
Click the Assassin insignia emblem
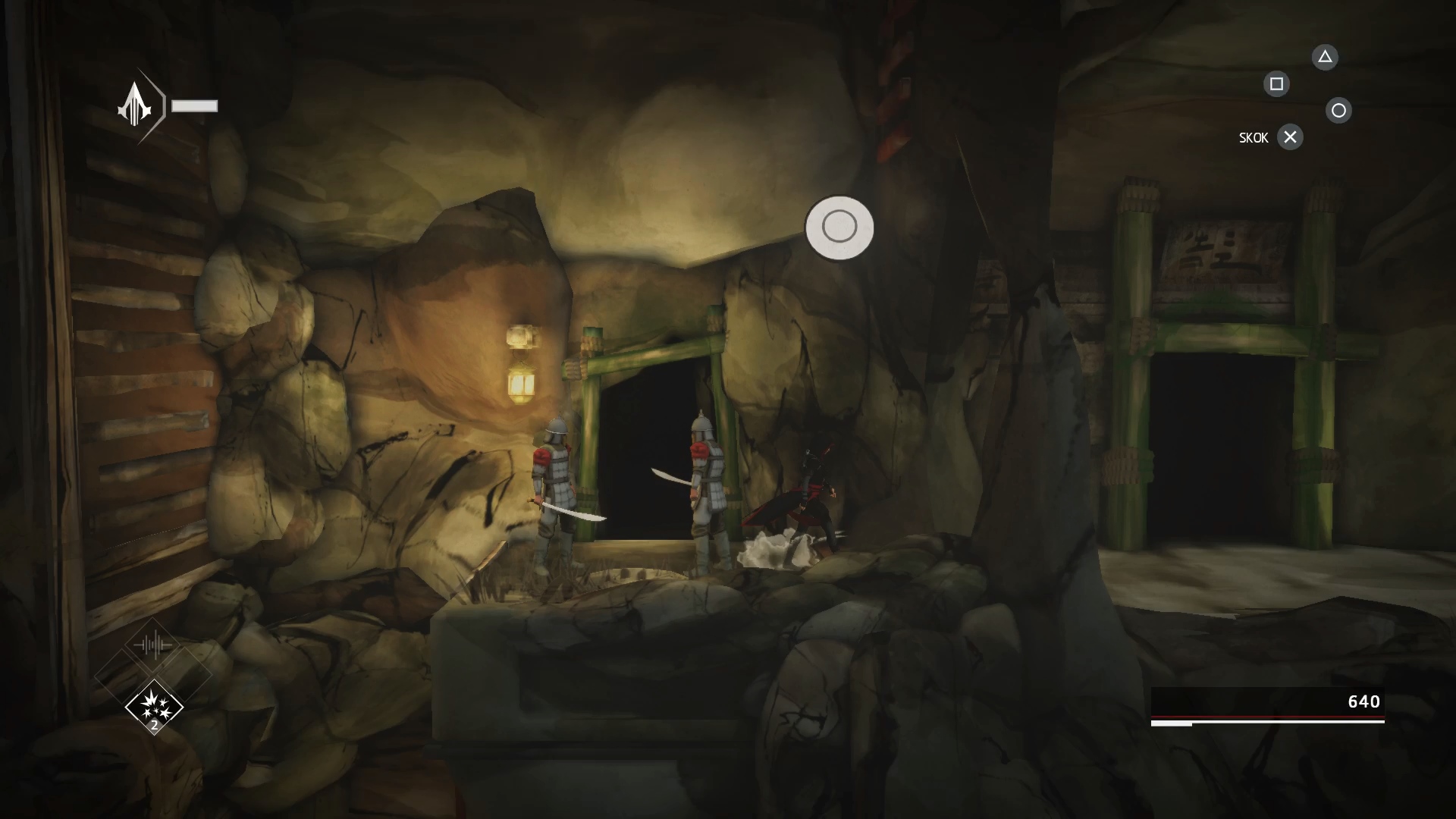[x=135, y=106]
